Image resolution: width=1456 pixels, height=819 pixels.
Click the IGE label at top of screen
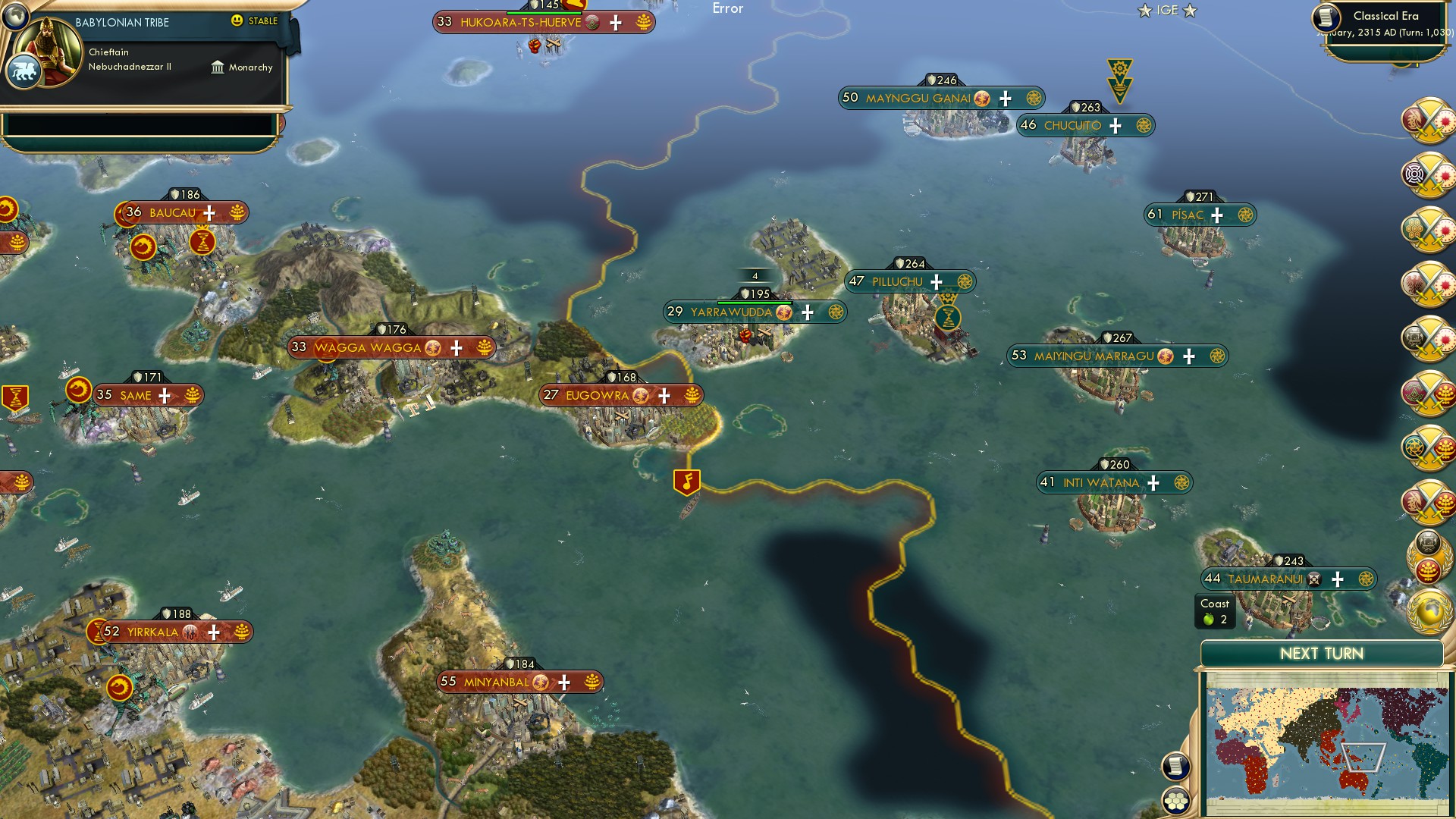(x=1168, y=11)
